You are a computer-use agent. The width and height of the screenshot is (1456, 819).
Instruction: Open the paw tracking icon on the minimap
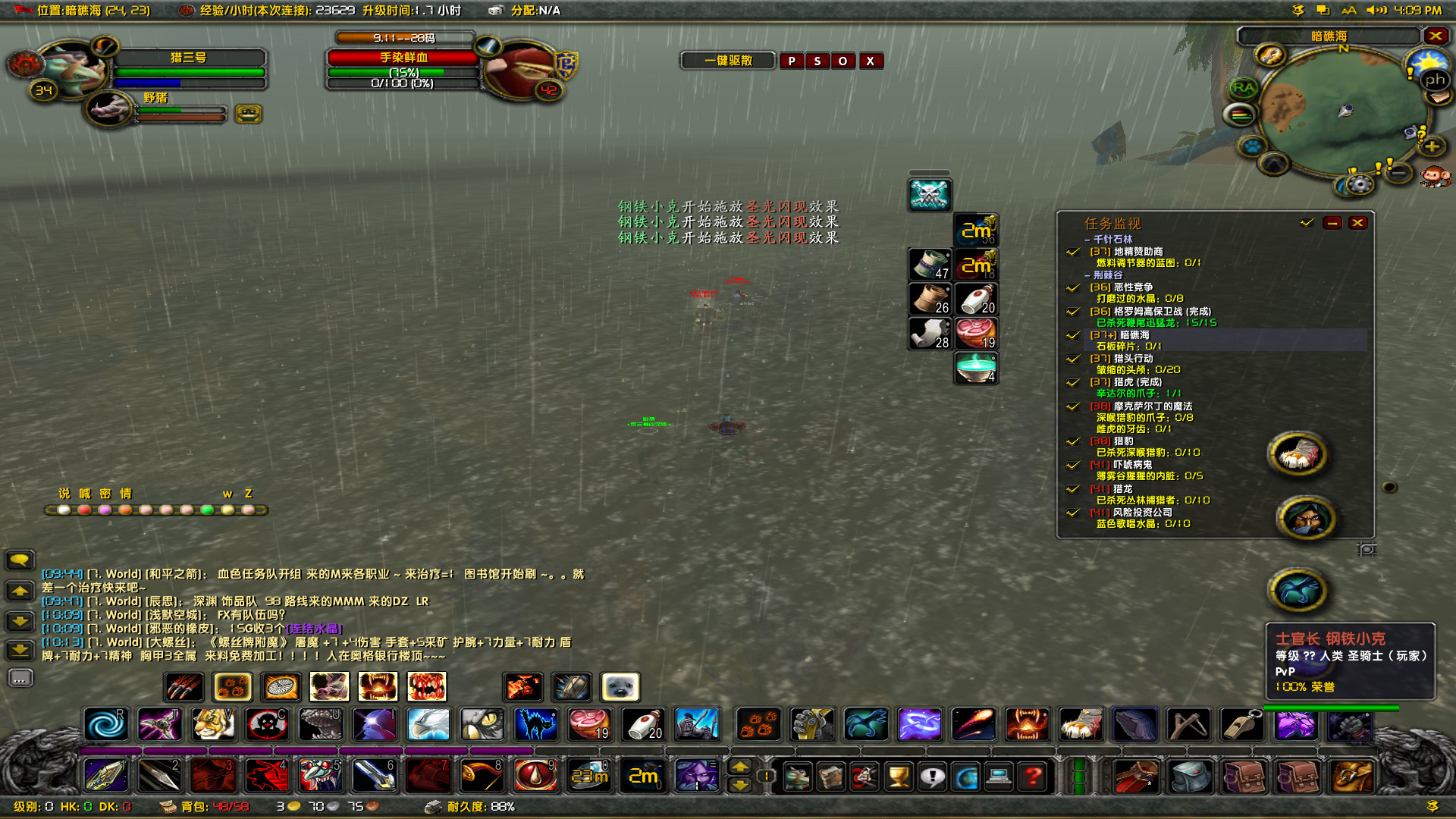[1252, 147]
